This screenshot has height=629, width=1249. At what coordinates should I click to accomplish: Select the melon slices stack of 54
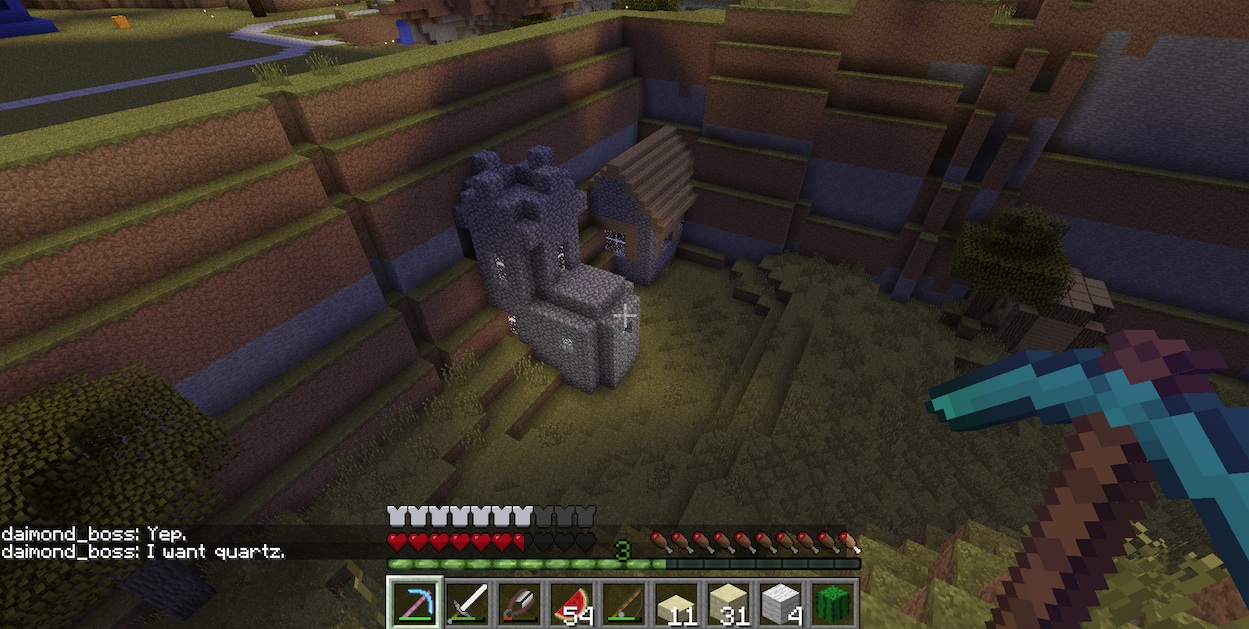click(570, 603)
